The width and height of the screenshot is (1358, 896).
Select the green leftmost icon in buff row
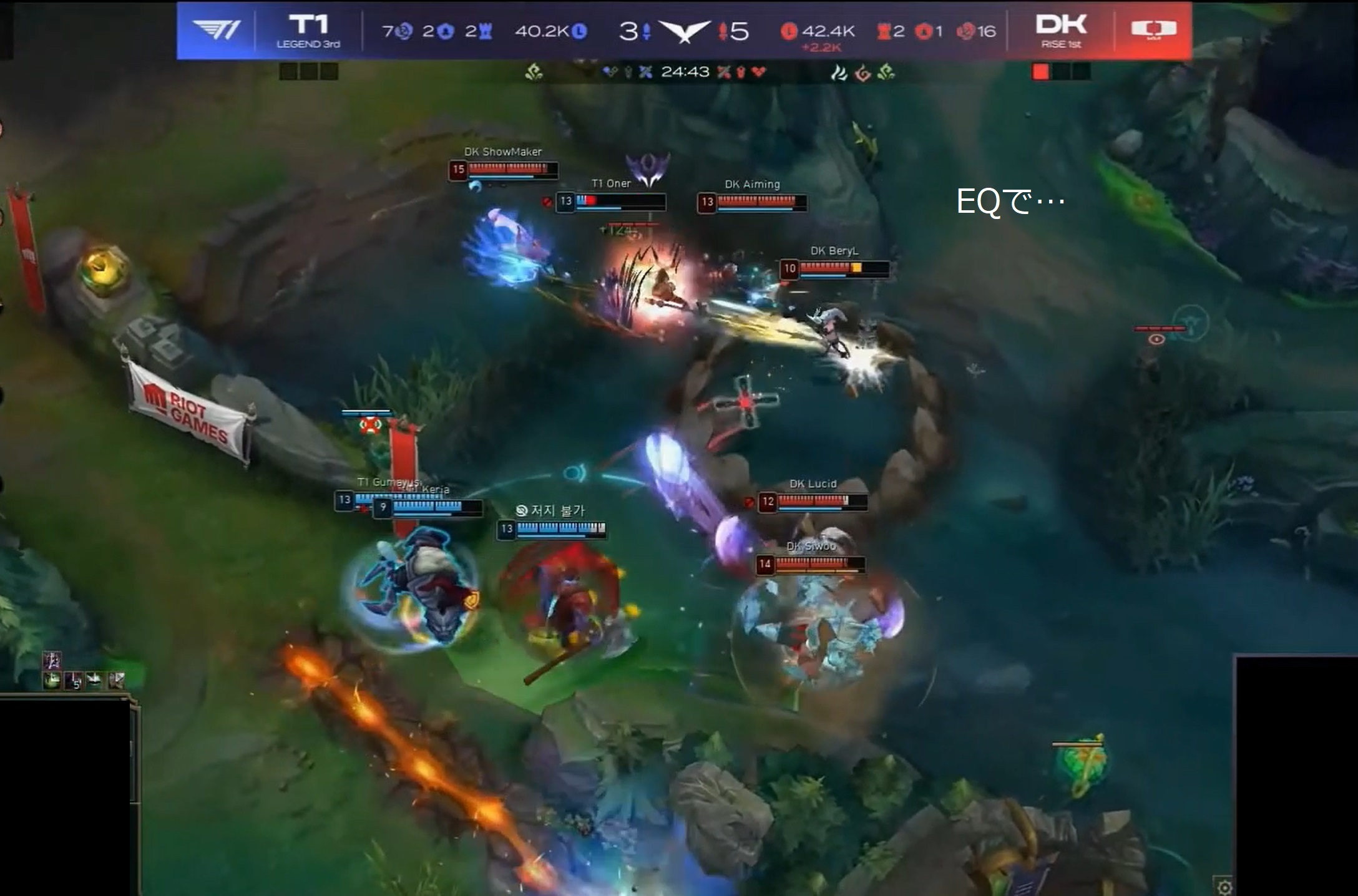click(x=52, y=680)
